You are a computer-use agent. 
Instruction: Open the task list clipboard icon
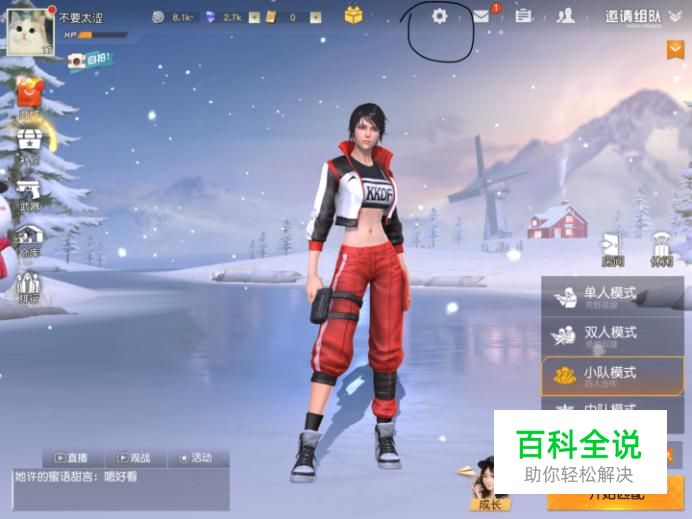click(522, 16)
